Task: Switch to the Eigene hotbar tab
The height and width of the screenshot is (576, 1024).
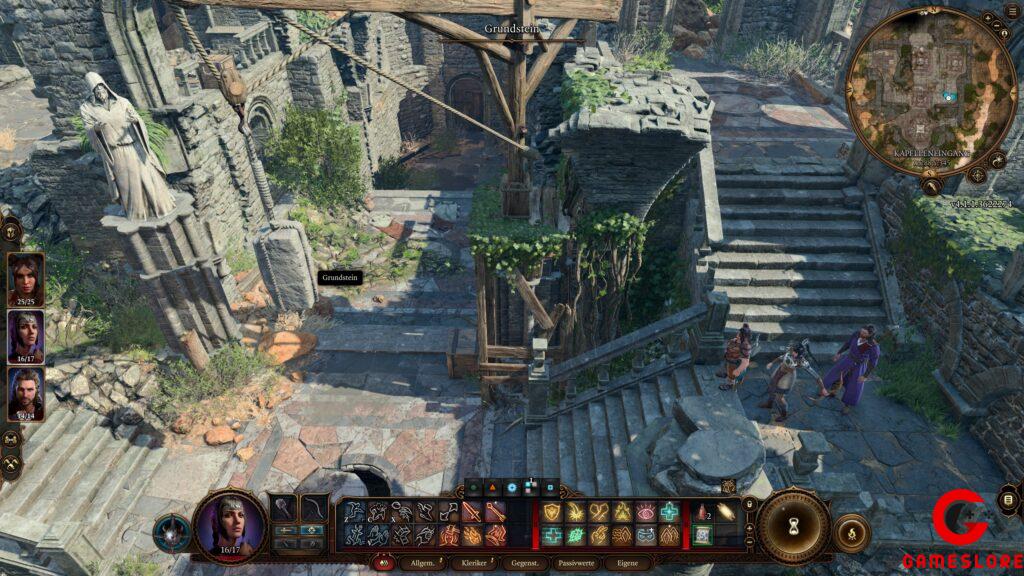Action: point(627,564)
